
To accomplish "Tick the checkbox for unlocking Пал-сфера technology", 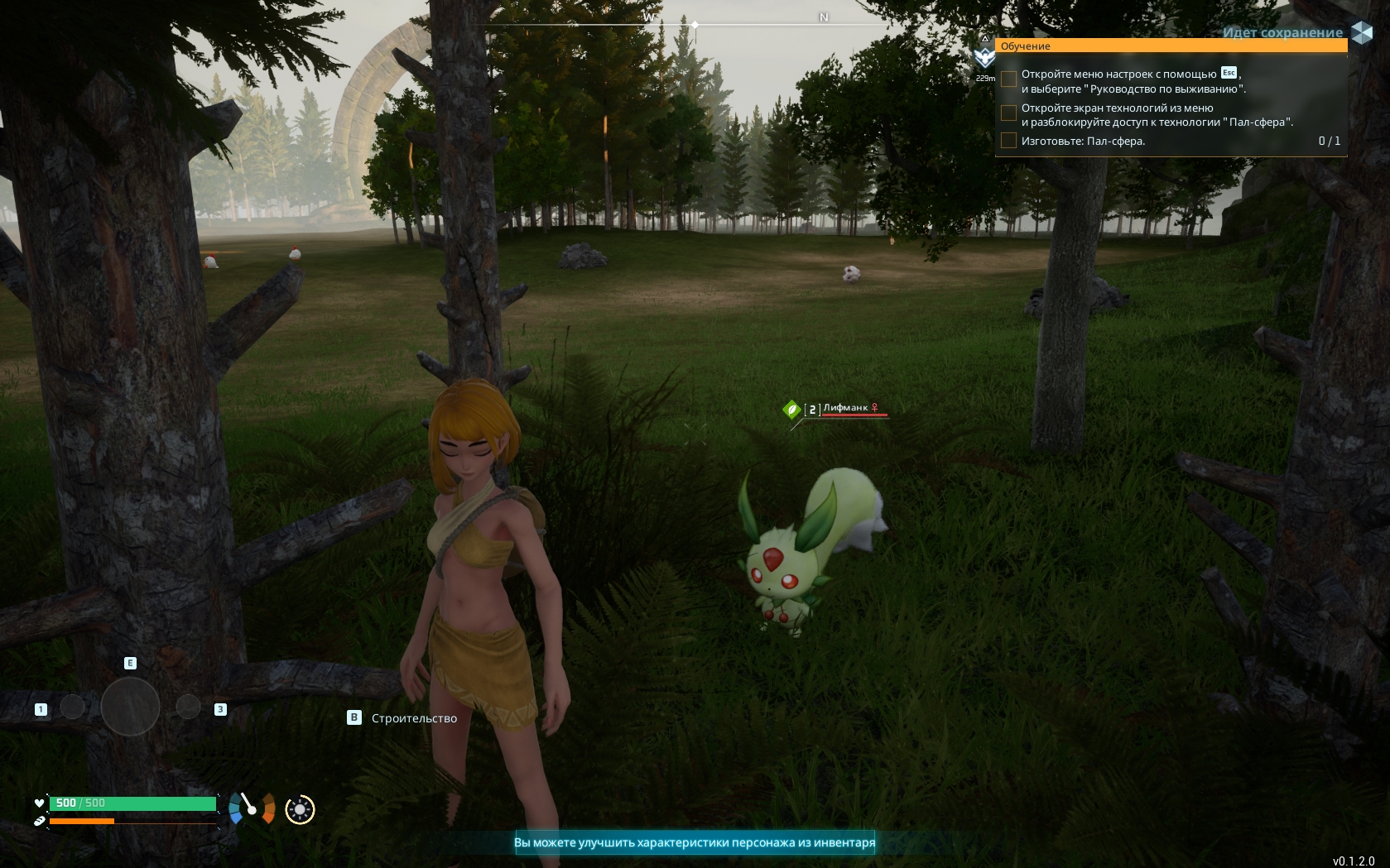I will tap(1008, 113).
